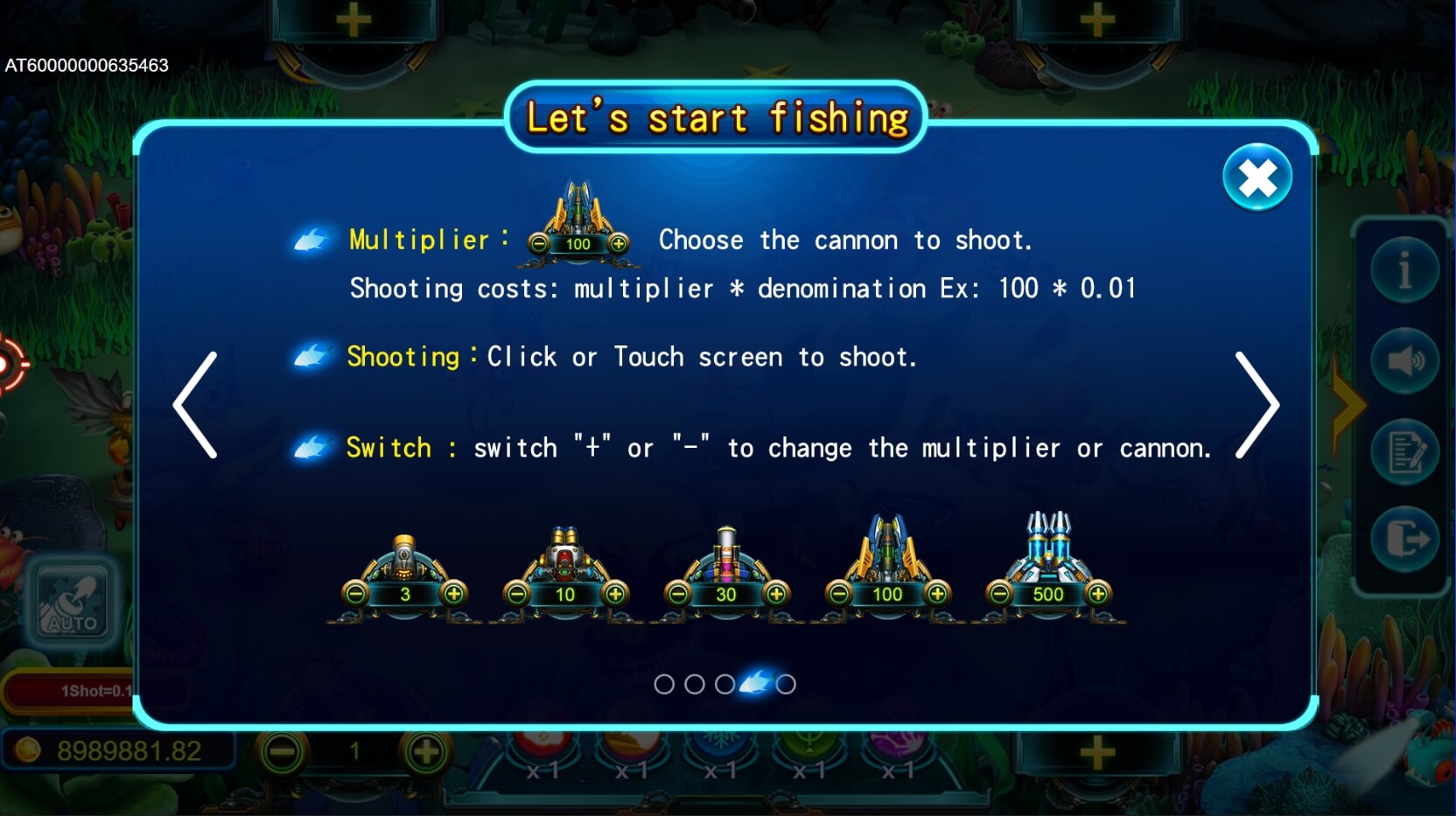The height and width of the screenshot is (816, 1456).
Task: Go back to the previous tutorial page
Action: (x=196, y=404)
